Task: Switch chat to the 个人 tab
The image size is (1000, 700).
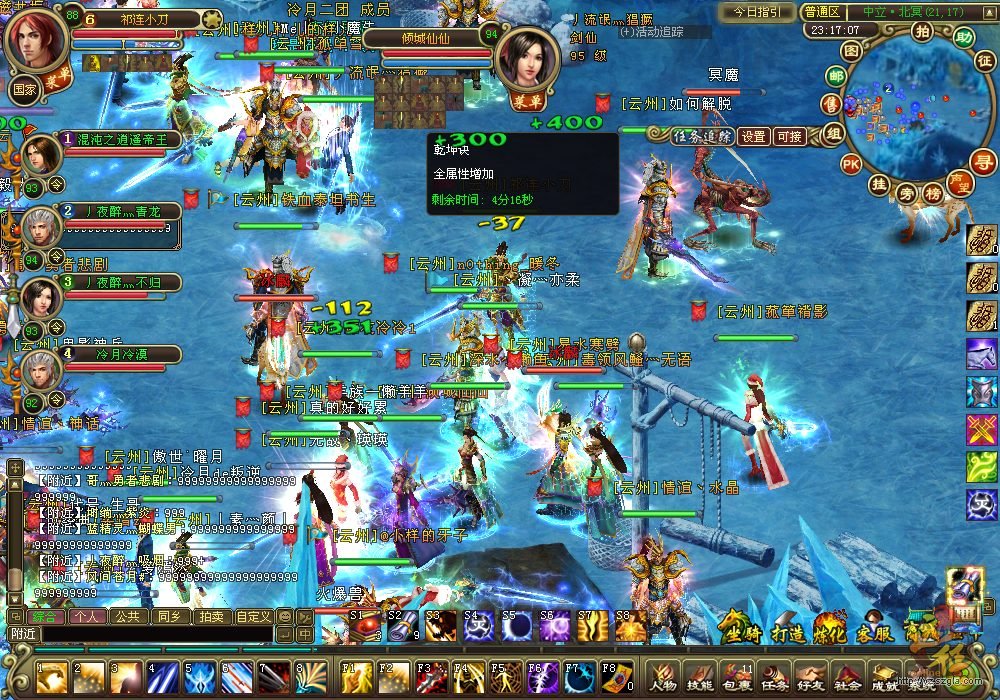Action: [x=87, y=617]
